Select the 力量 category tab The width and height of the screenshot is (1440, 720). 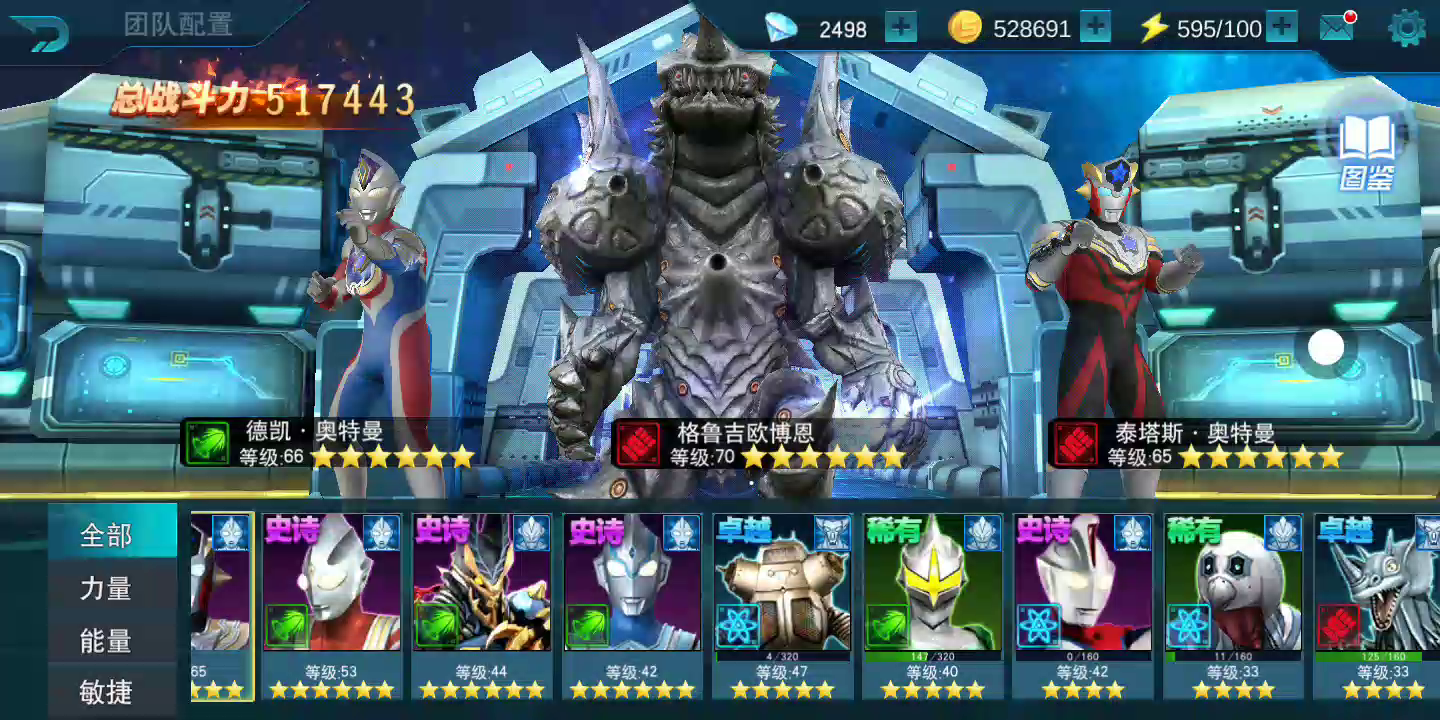[x=107, y=589]
